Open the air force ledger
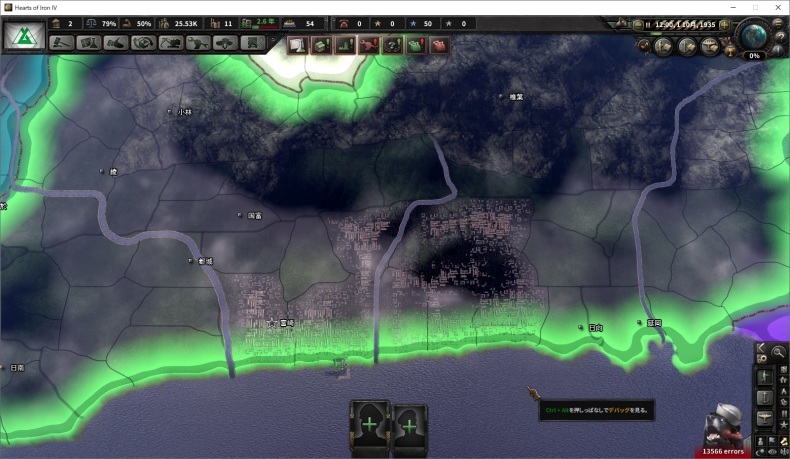This screenshot has width=790, height=459. [x=710, y=45]
